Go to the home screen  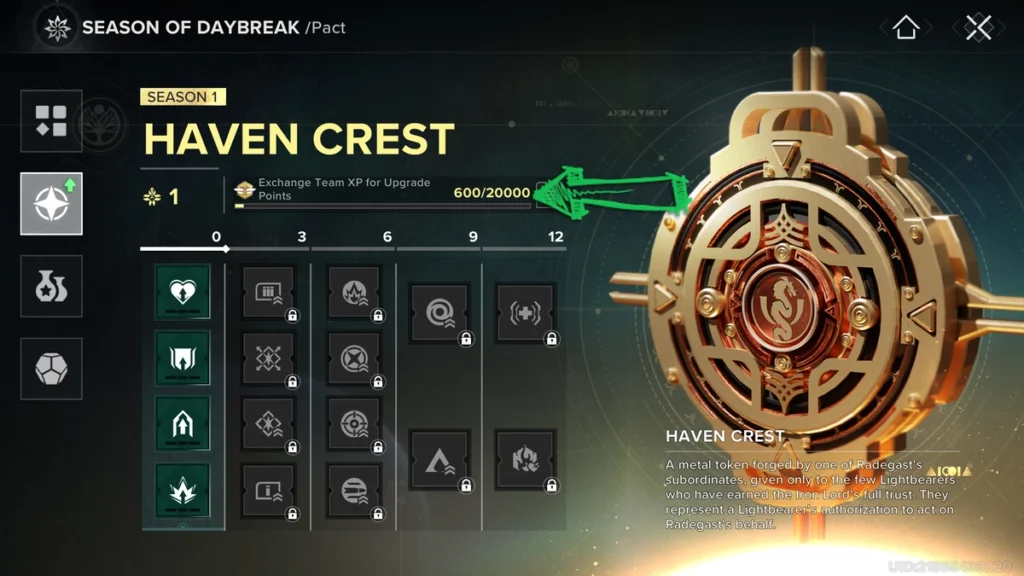point(906,27)
